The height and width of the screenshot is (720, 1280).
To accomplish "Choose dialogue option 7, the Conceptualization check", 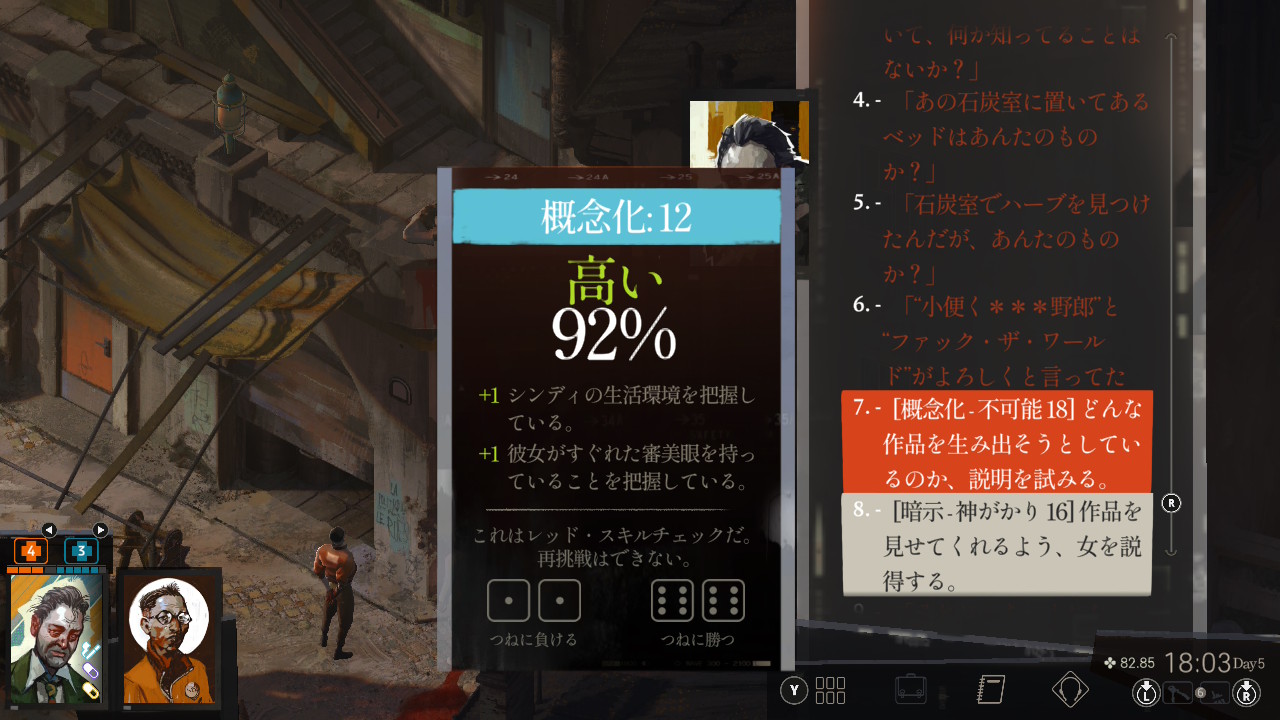I will tap(997, 442).
